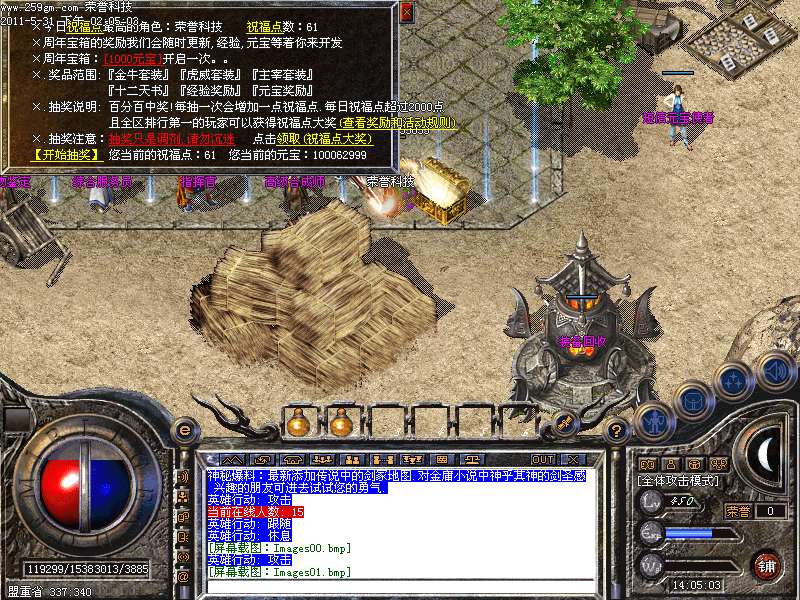Click the crossed swords button beside belt
Image resolution: width=800 pixels, height=600 pixels.
point(563,424)
